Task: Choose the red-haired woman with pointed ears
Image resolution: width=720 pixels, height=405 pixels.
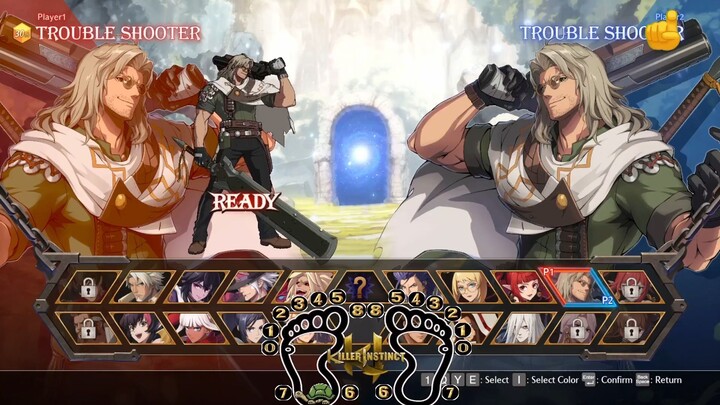Action: [519, 288]
